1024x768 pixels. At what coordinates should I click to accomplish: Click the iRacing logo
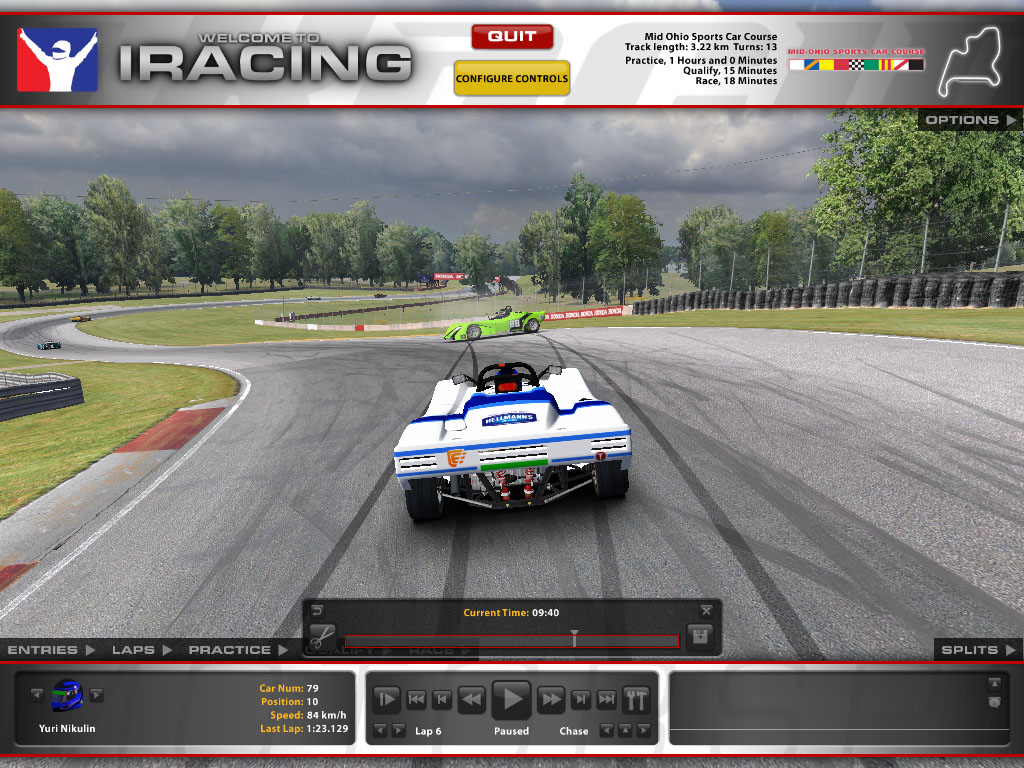[58, 60]
